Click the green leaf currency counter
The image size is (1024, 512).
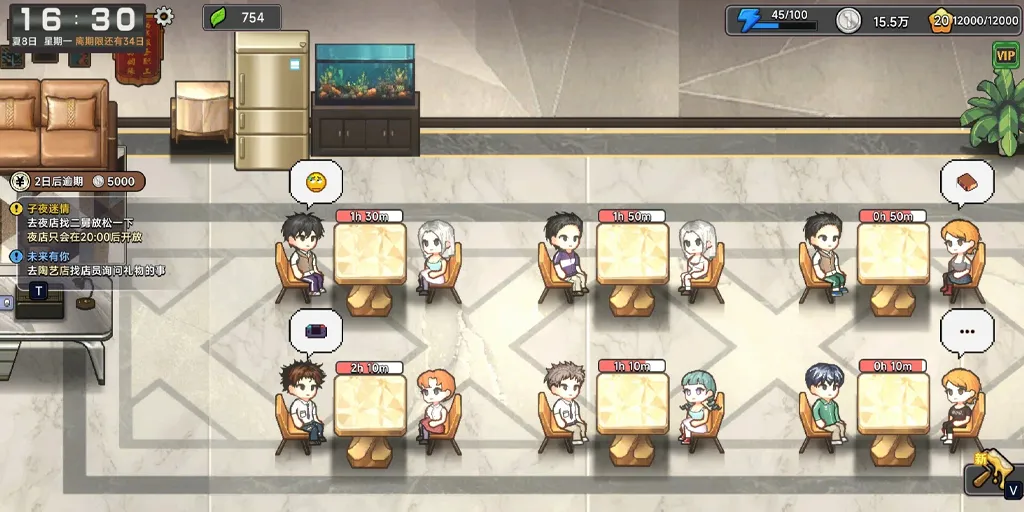(240, 17)
